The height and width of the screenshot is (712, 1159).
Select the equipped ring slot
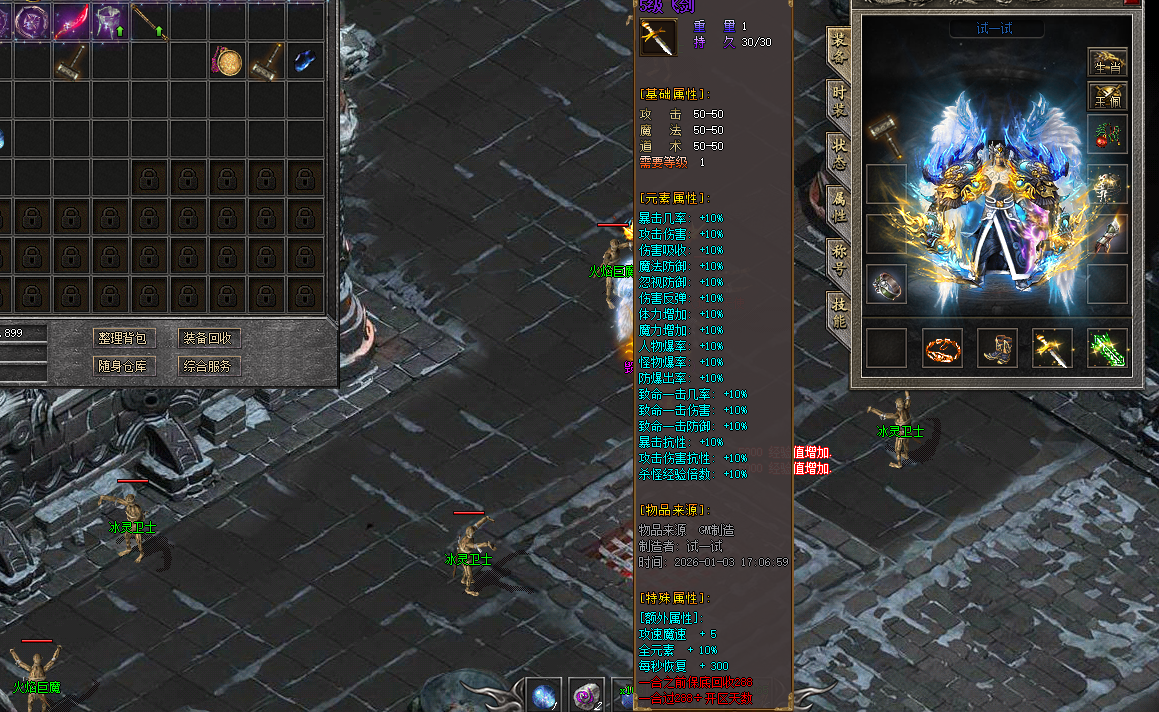(x=886, y=284)
